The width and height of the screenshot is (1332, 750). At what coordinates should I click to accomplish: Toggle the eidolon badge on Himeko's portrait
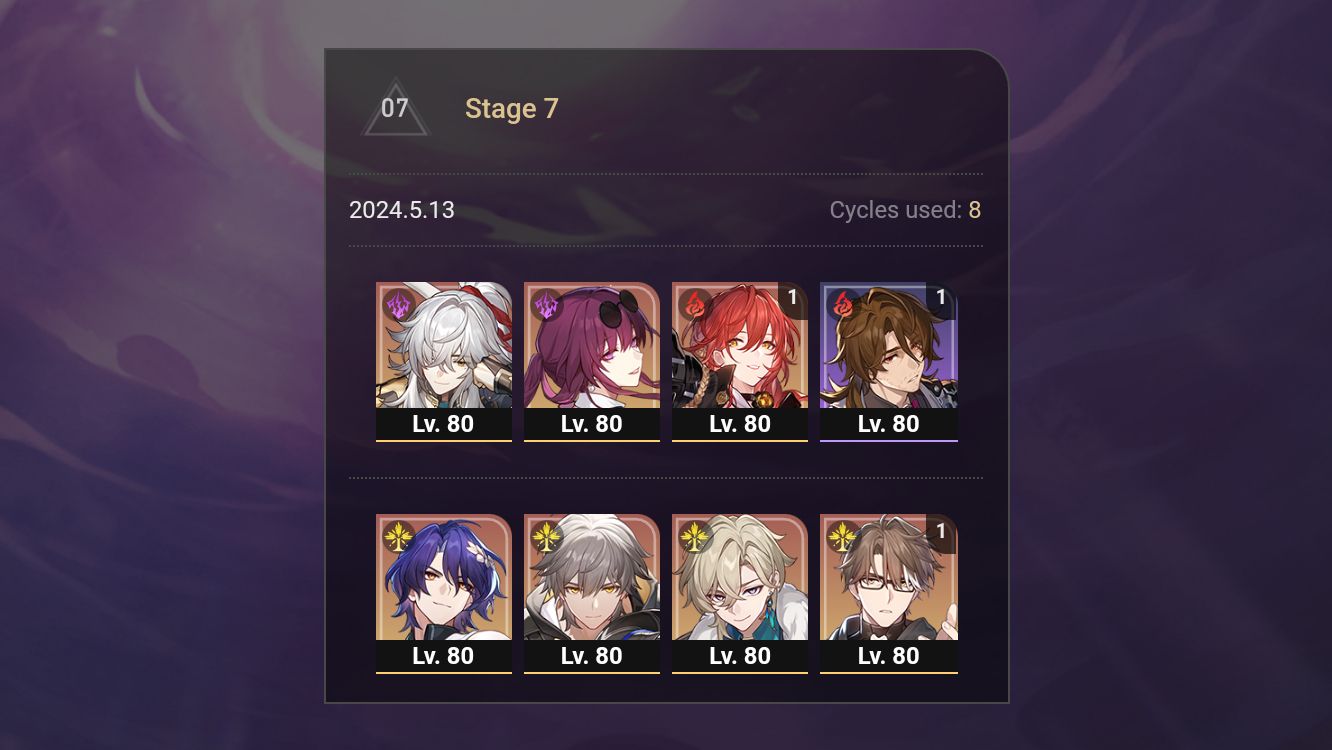790,297
